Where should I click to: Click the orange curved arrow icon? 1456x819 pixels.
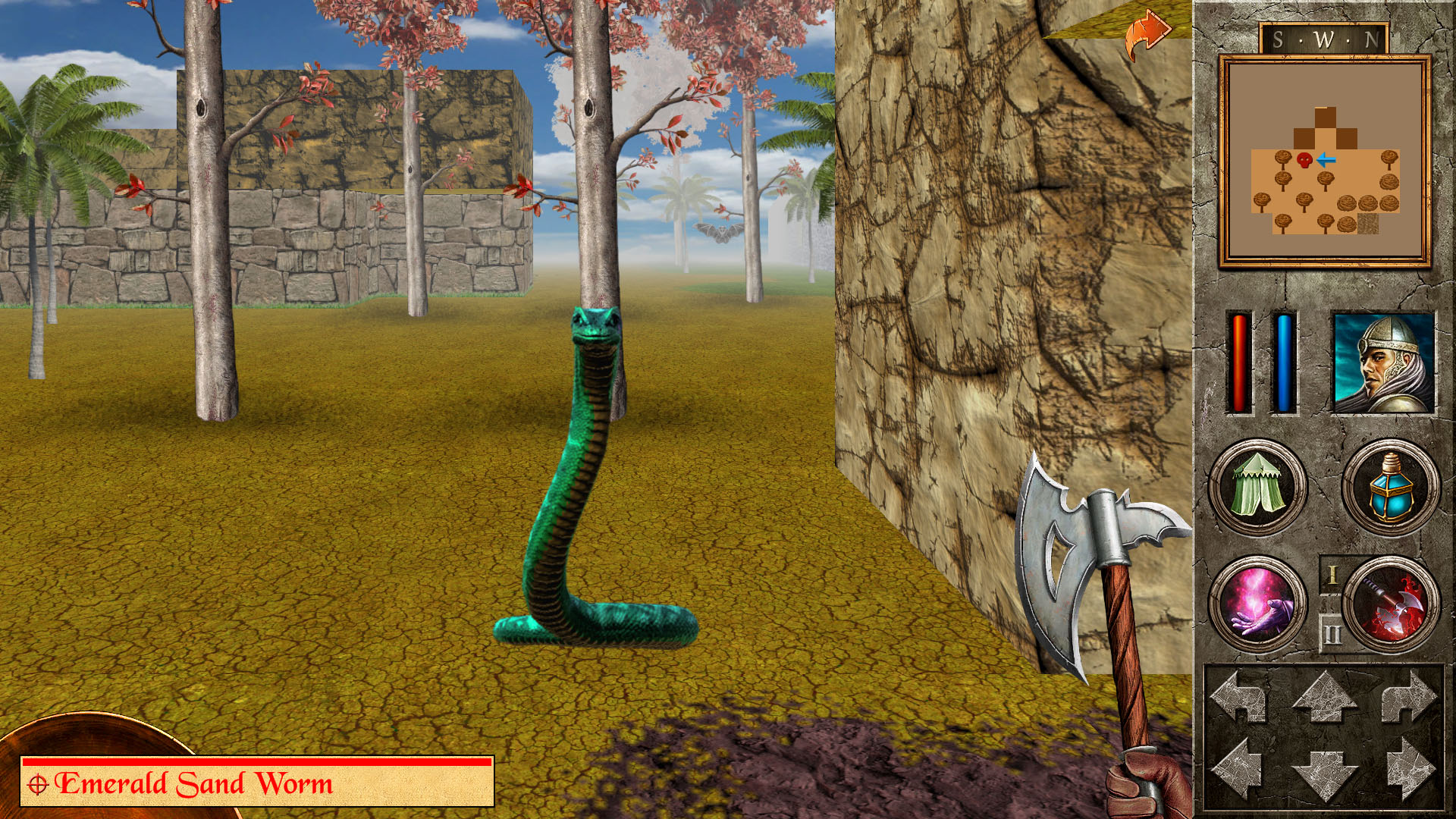click(x=1147, y=34)
